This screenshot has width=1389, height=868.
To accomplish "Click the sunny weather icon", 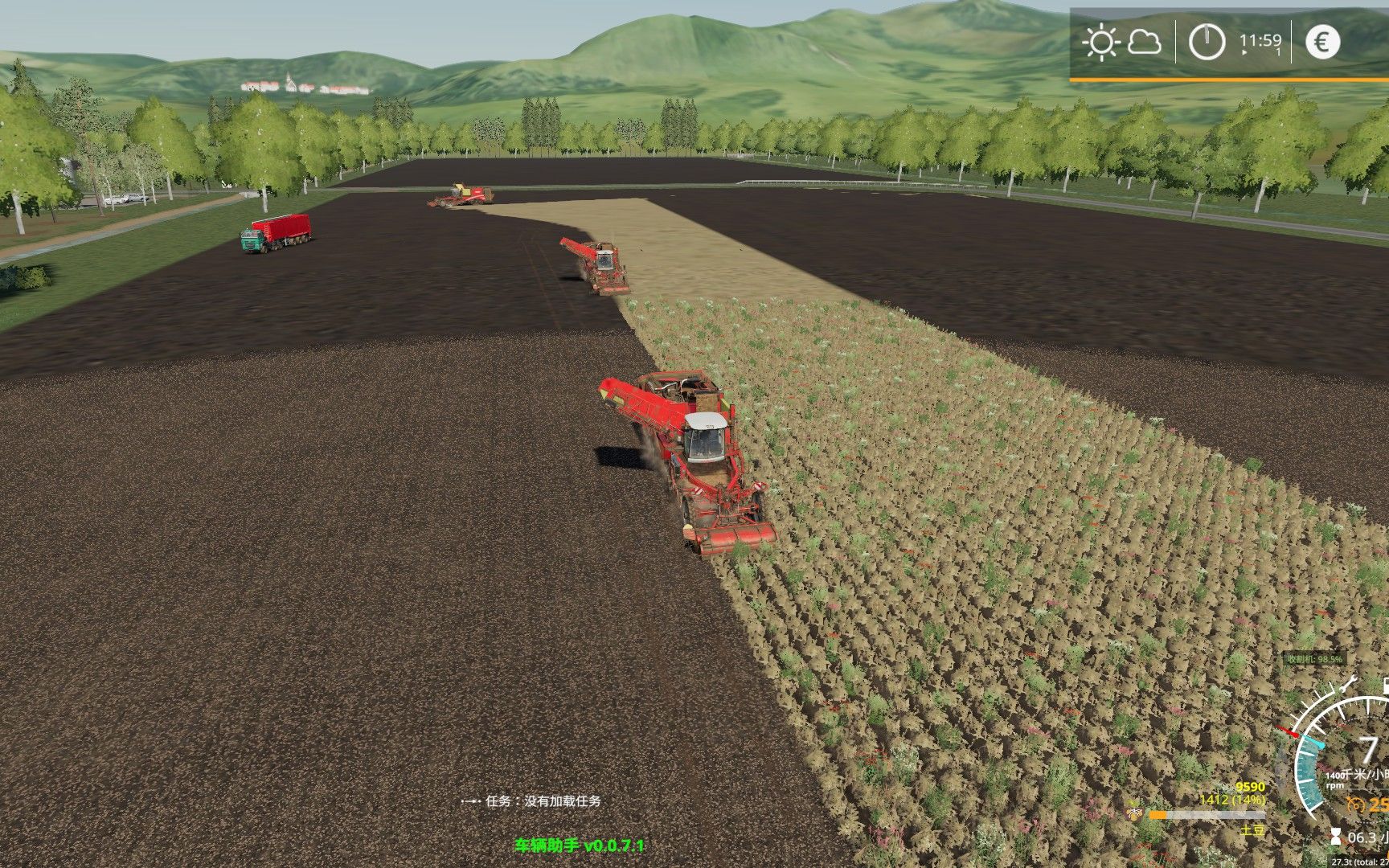I will tap(1100, 42).
